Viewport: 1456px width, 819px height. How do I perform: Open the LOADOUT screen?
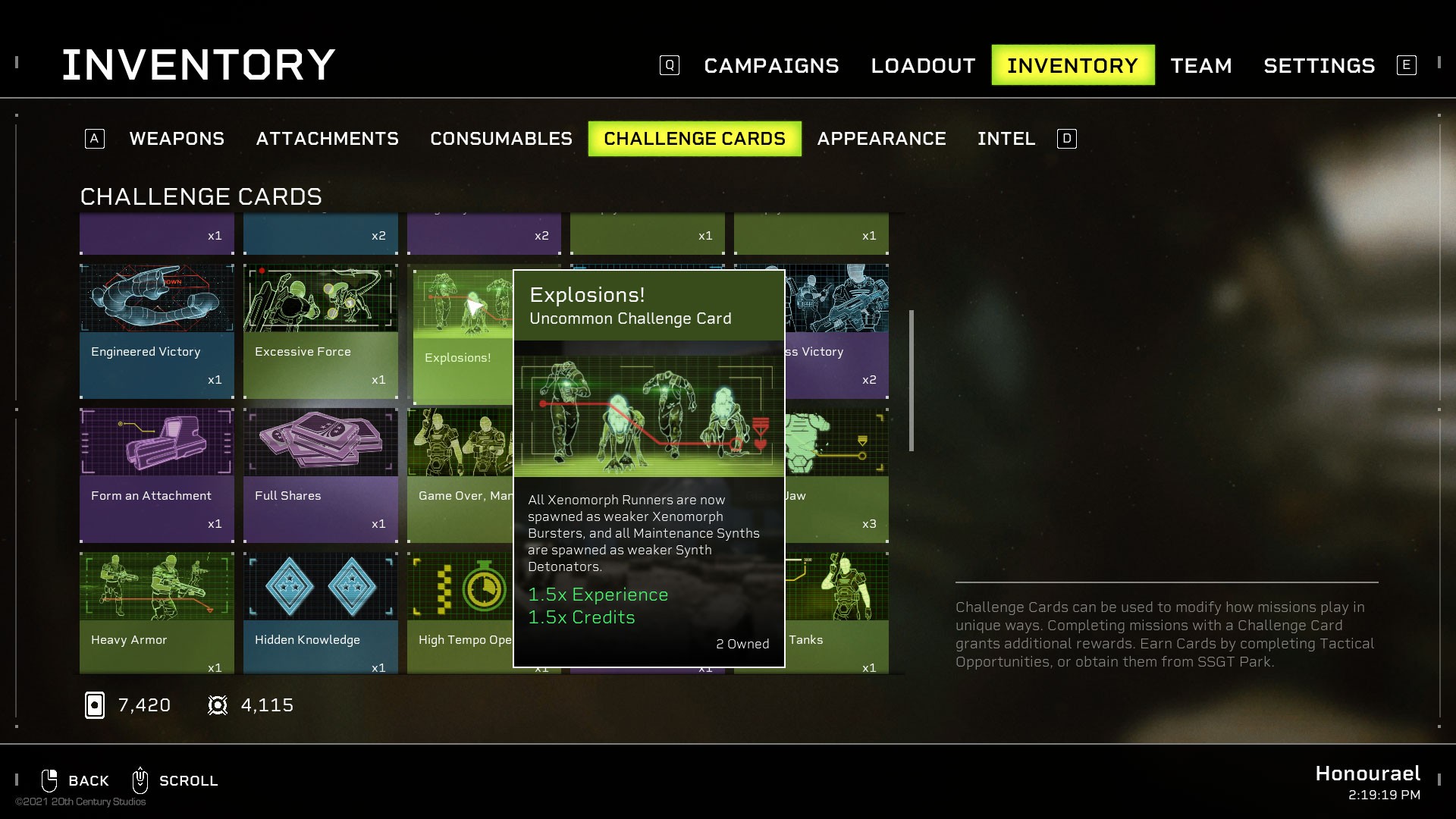[x=922, y=65]
